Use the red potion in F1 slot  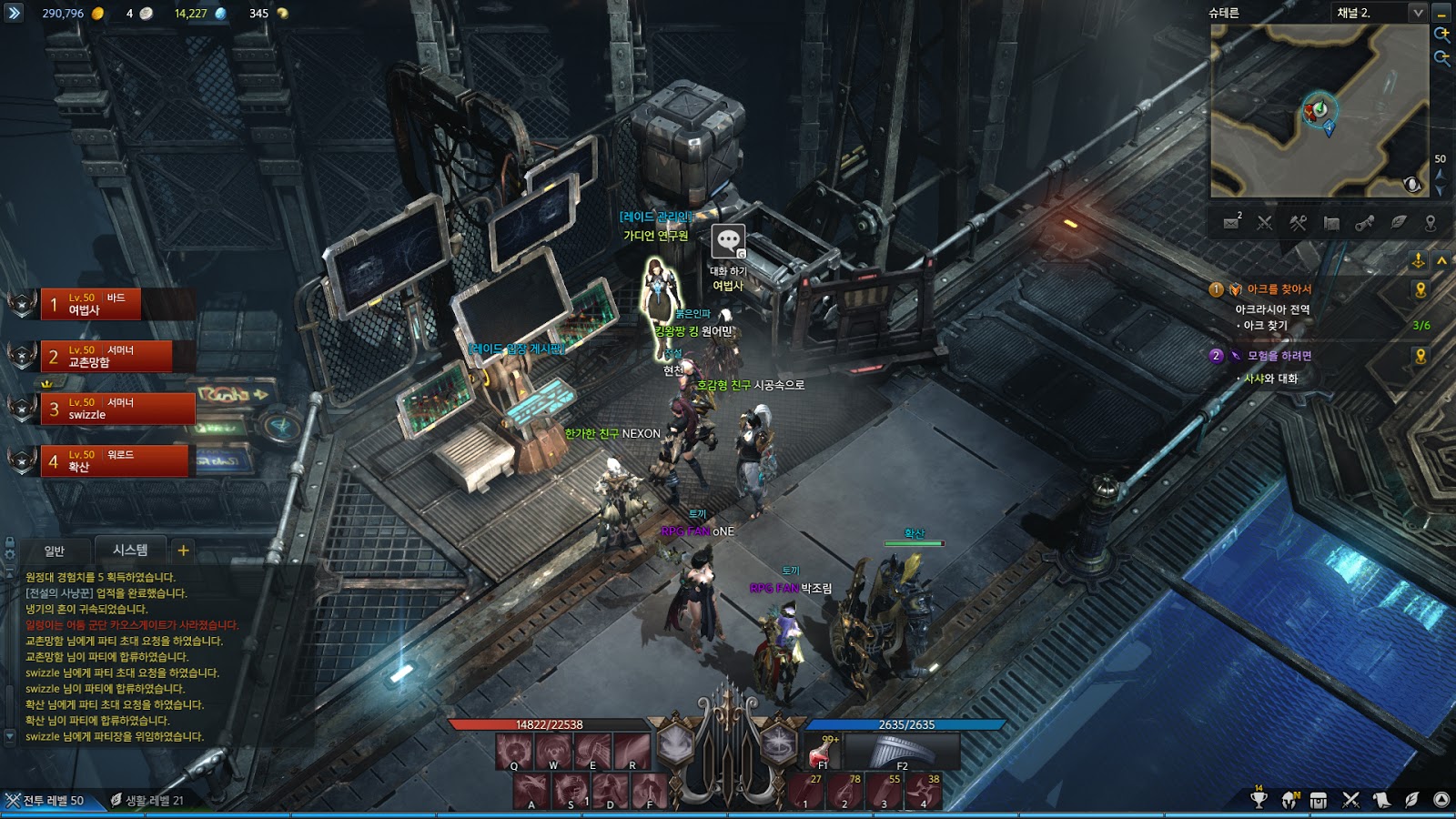tap(823, 753)
